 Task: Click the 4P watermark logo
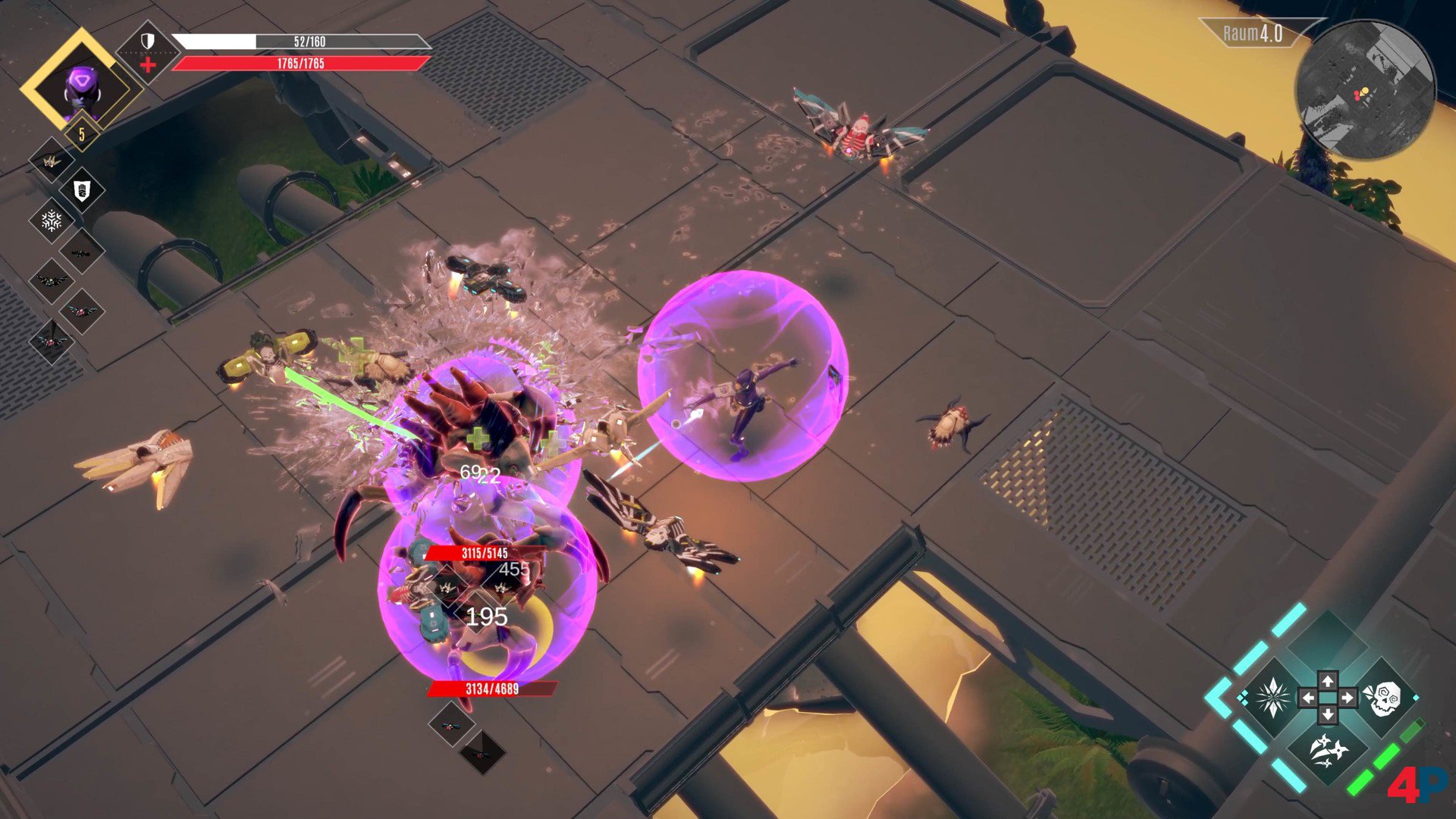1417,783
